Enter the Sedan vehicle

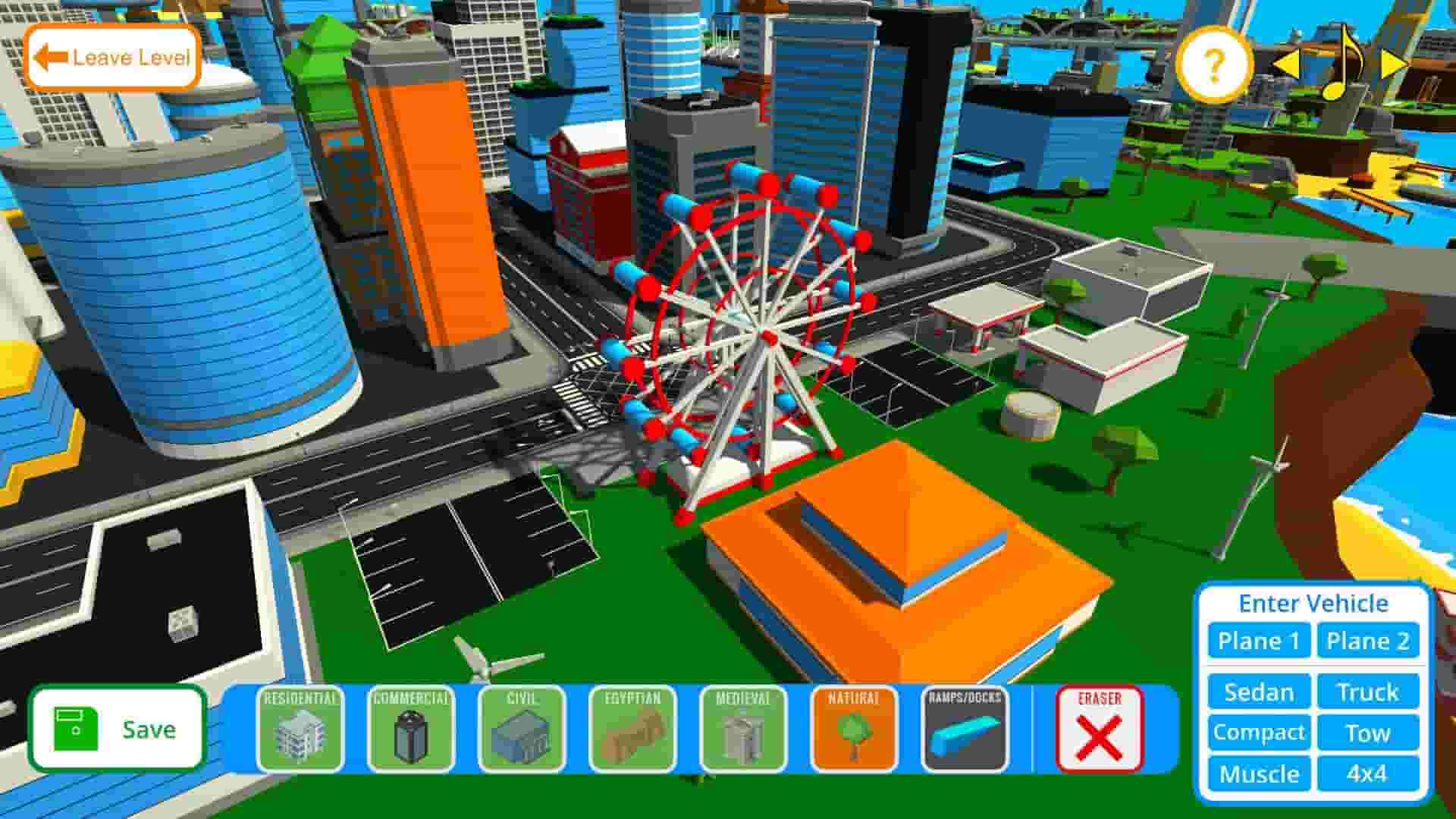[x=1258, y=692]
